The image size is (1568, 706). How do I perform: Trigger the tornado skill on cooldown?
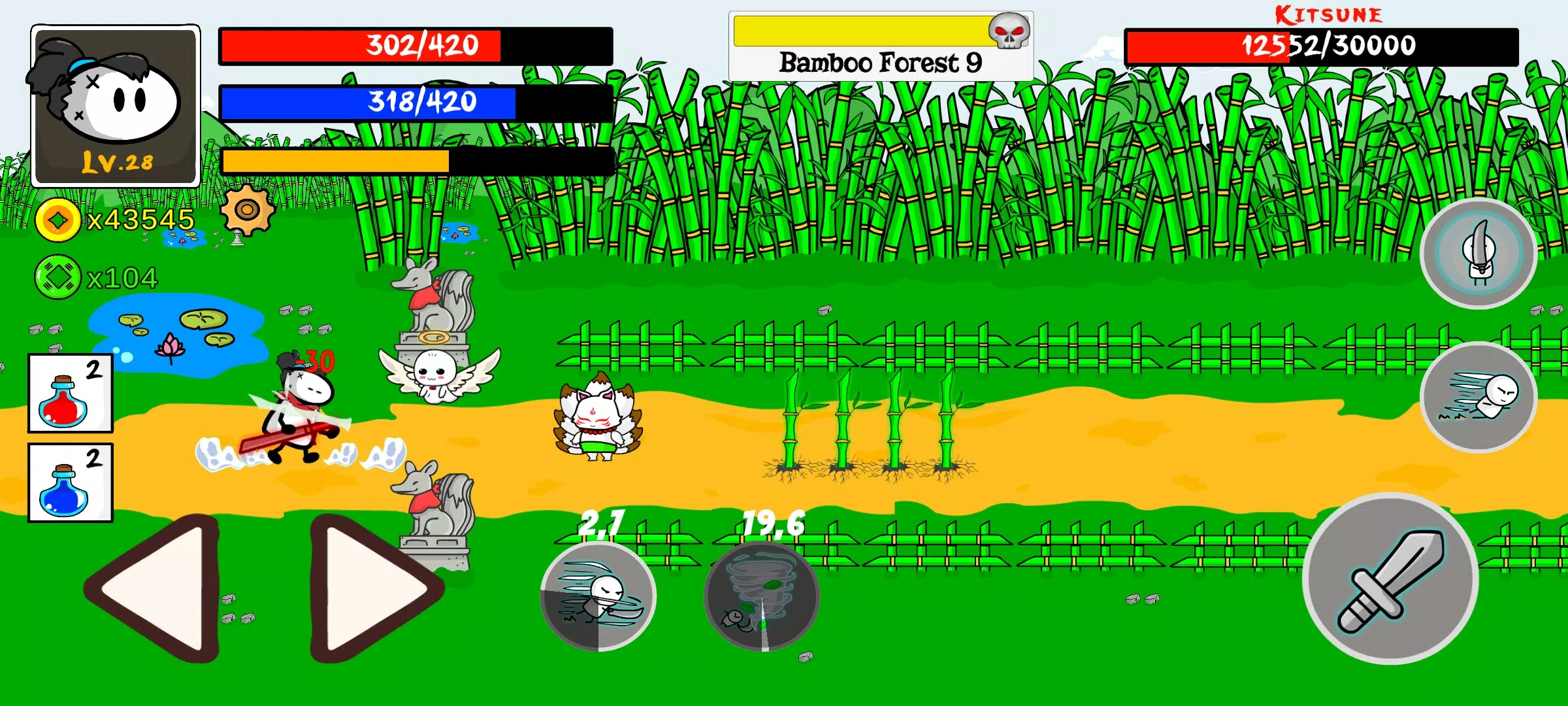point(761,596)
